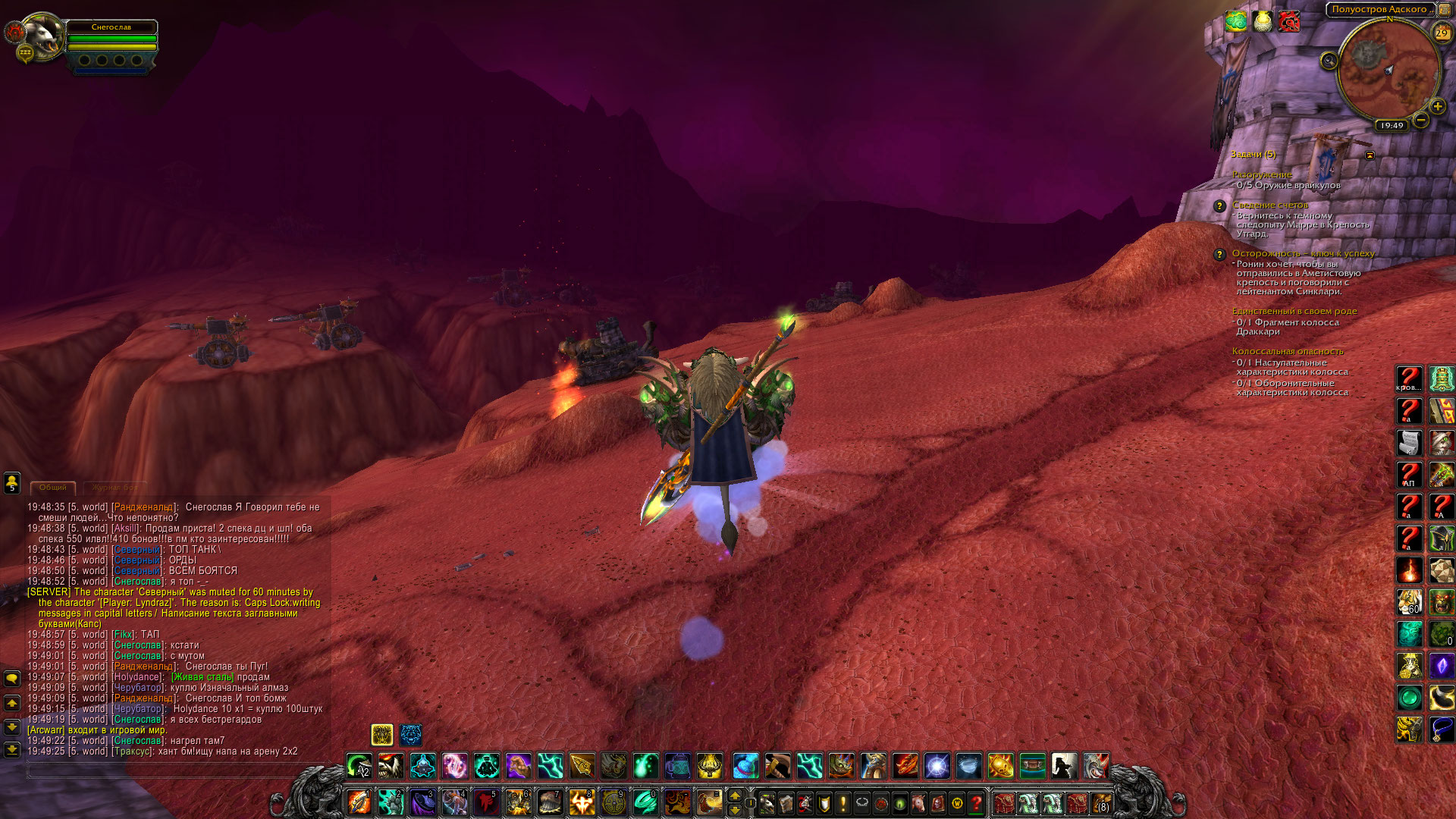Viewport: 1456px width, 819px height.
Task: Select the red Horde emblem buff icon
Action: [x=1289, y=21]
